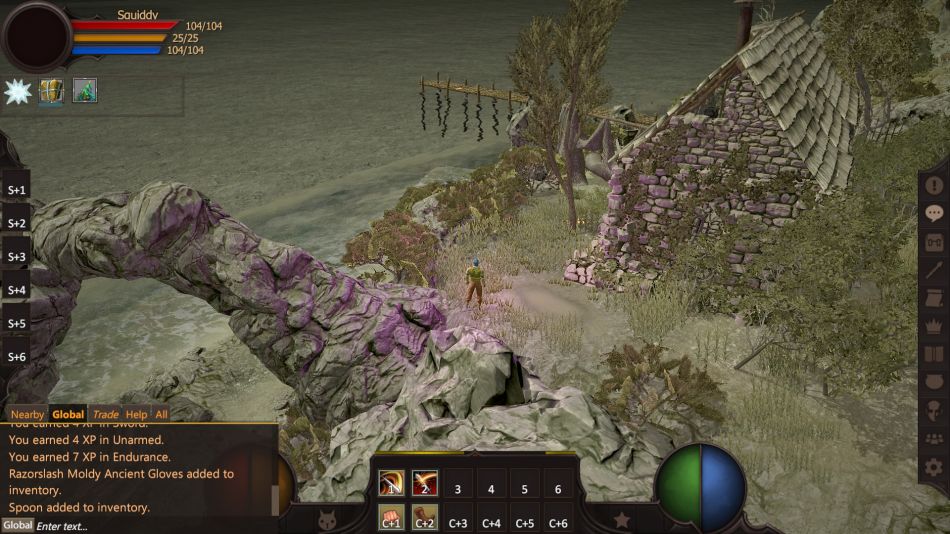
Task: Open the chat speech bubble icon
Action: (x=934, y=213)
